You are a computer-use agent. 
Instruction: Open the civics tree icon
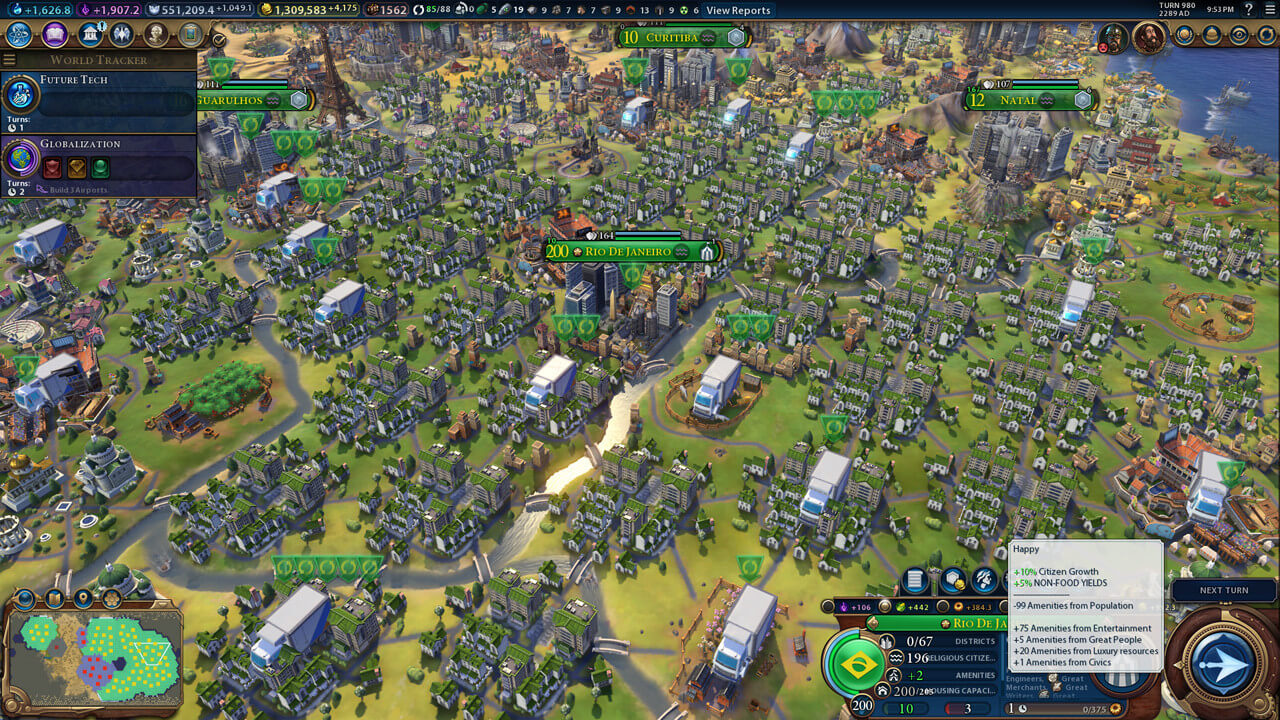[54, 35]
